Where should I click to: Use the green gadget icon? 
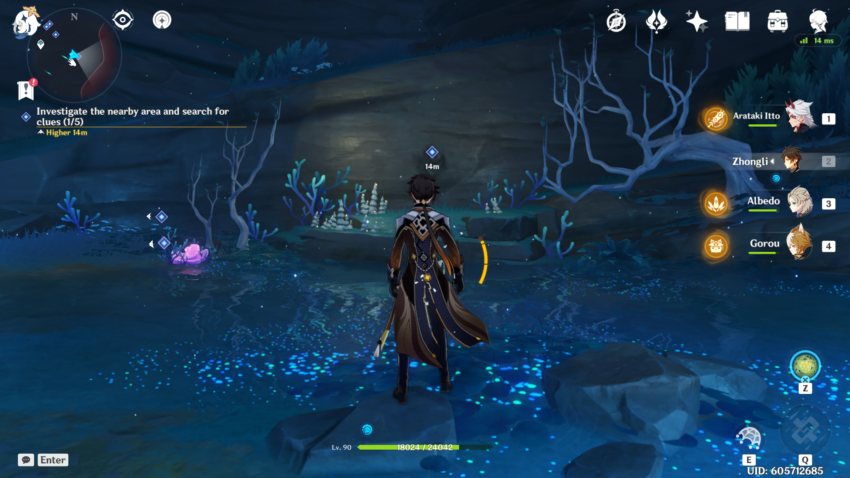(805, 366)
